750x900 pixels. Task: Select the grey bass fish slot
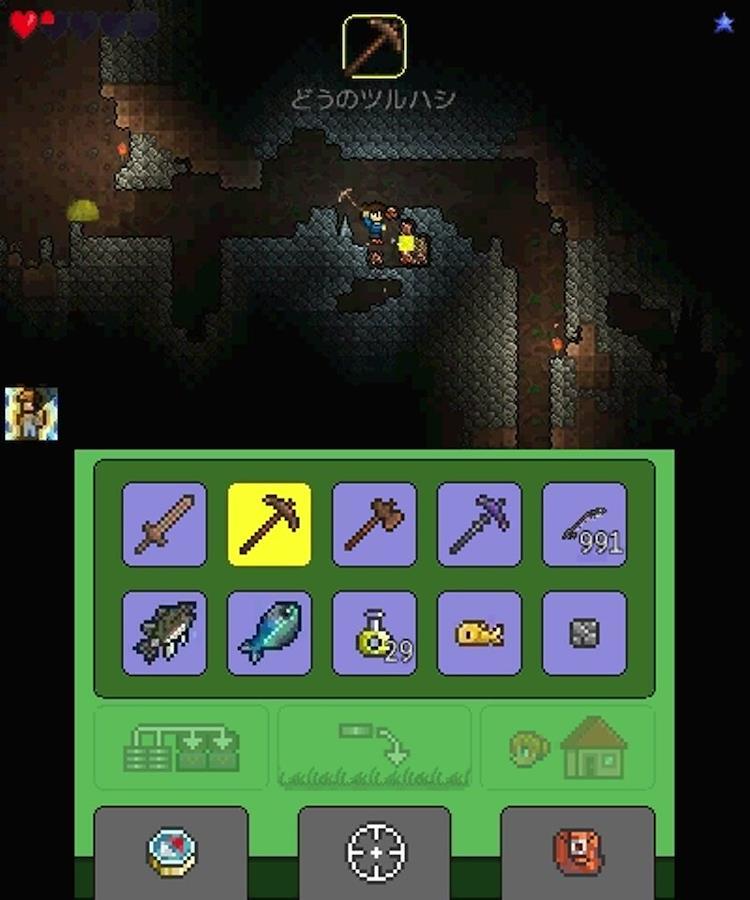[164, 632]
